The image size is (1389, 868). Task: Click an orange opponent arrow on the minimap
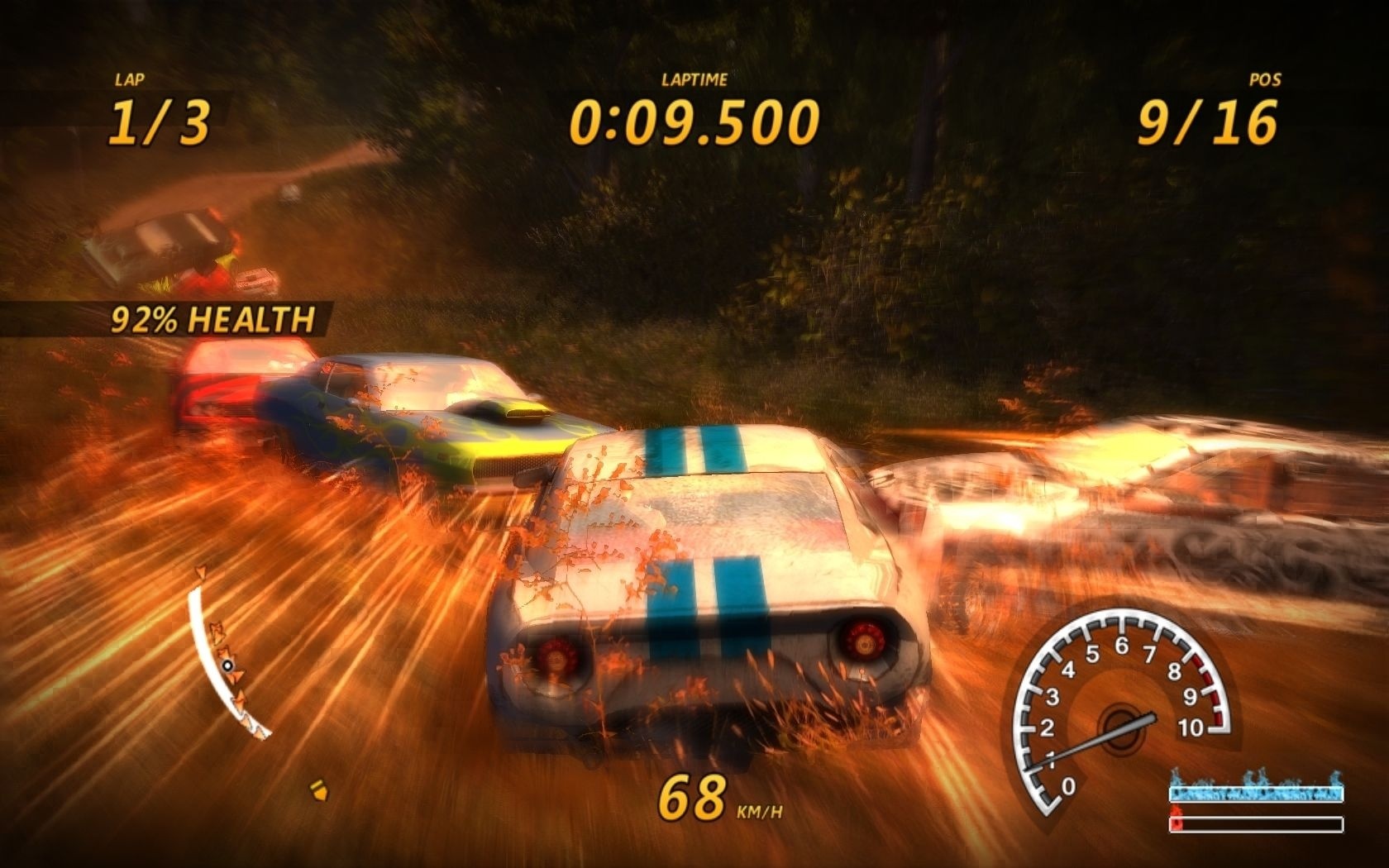pos(217,633)
